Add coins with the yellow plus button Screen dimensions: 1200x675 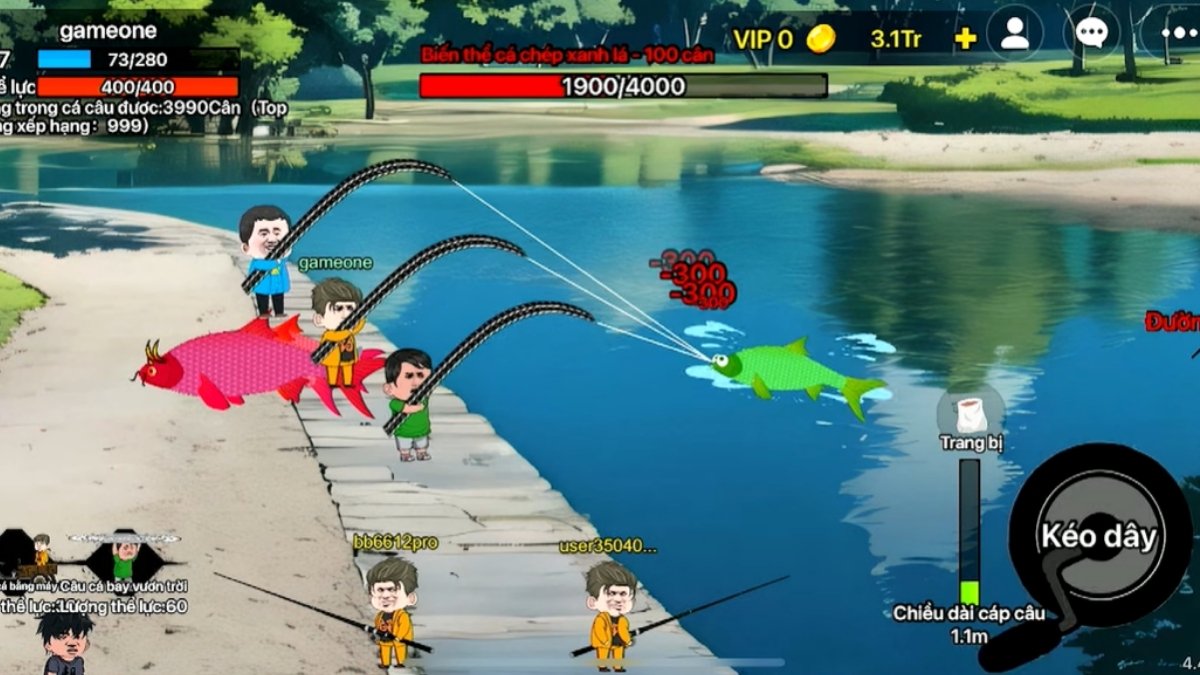(x=965, y=39)
